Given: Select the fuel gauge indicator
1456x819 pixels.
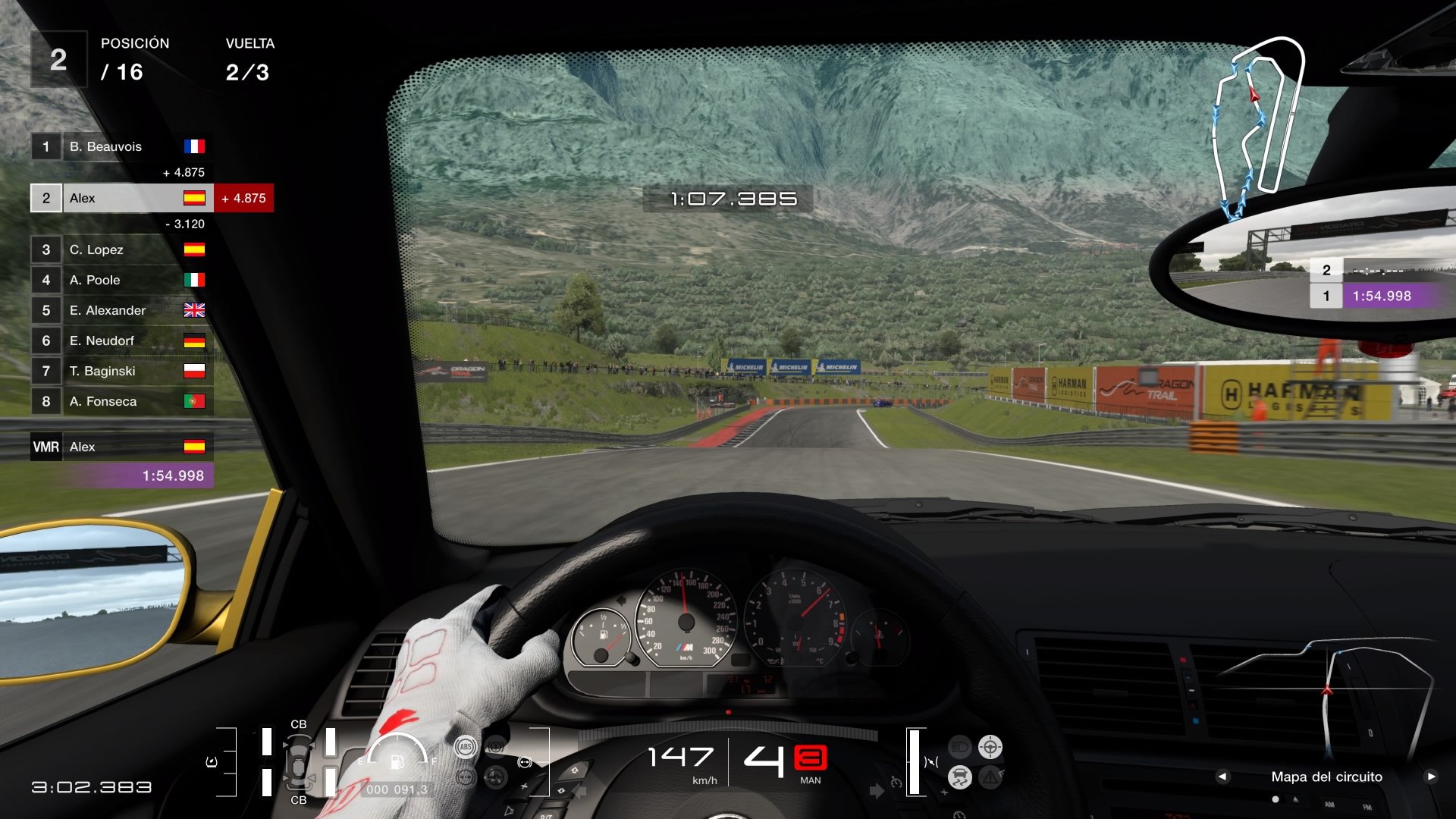Looking at the screenshot, I should tap(397, 753).
